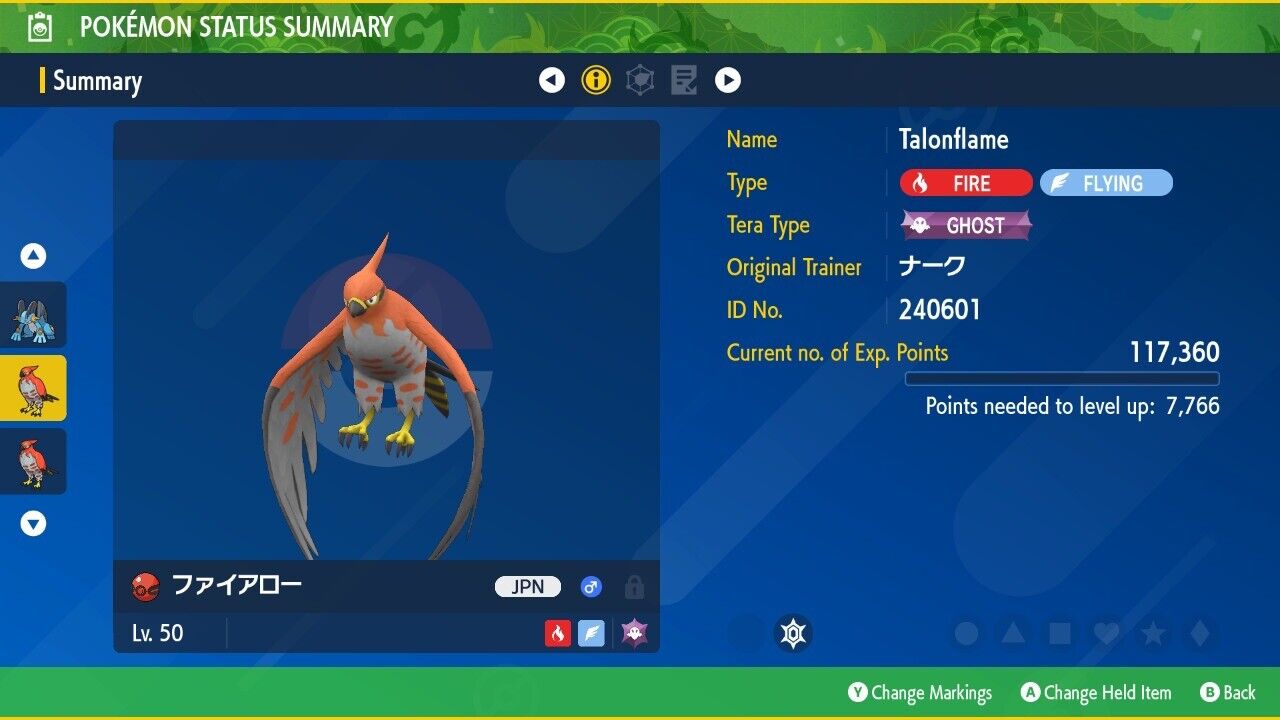Choose Change Markings in the bottom bar
Image resolution: width=1280 pixels, height=720 pixels.
[920, 692]
